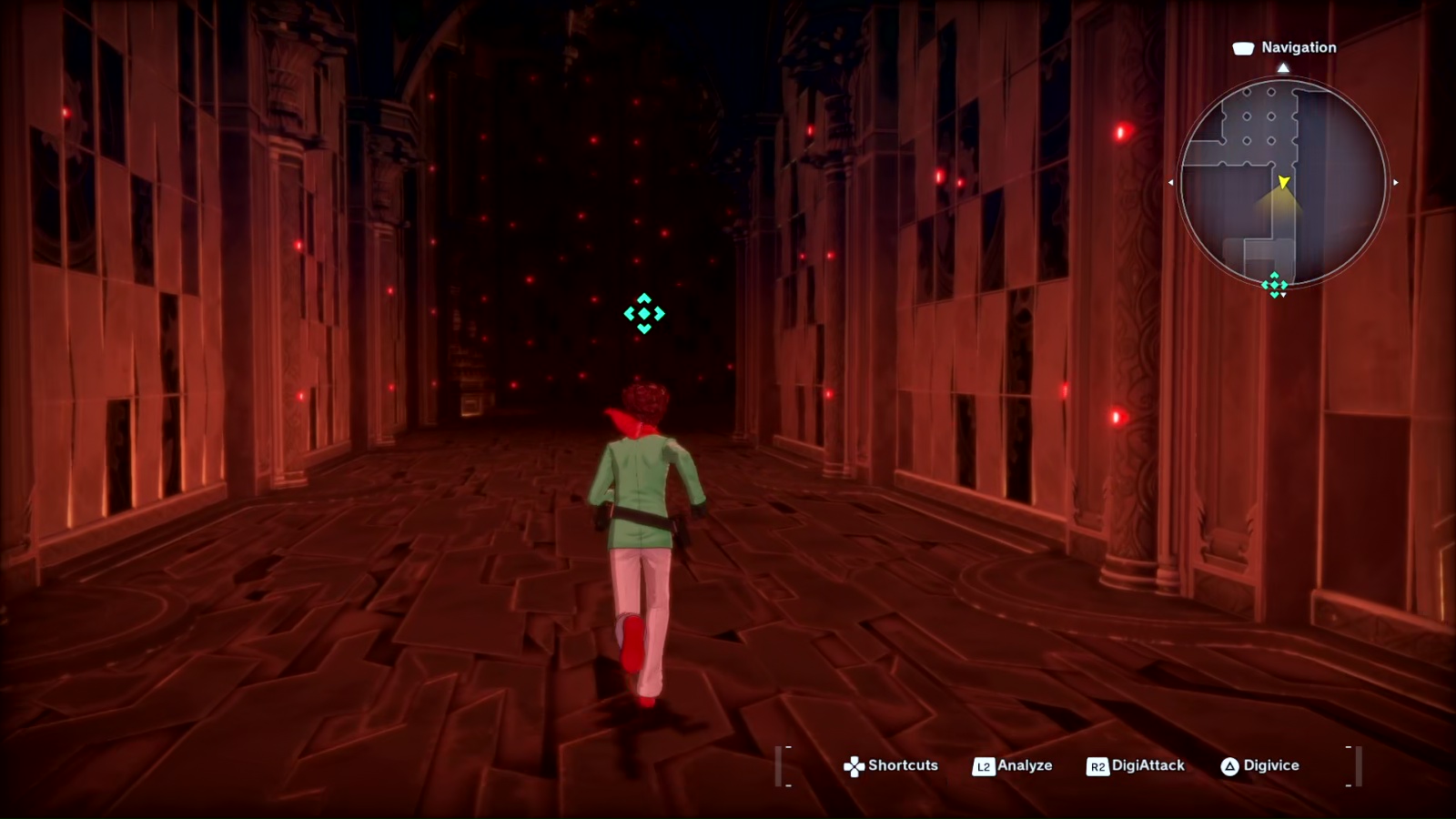Activate the Analyze command
The height and width of the screenshot is (819, 1456).
(1025, 765)
